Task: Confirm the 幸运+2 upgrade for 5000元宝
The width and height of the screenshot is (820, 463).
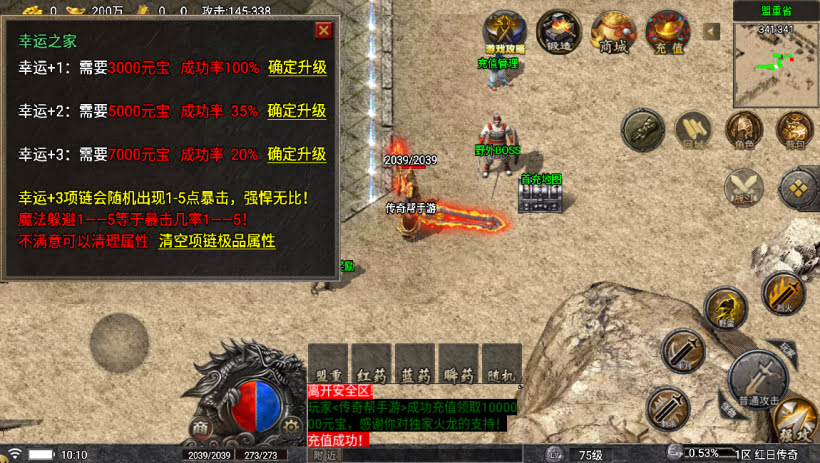Action: tap(297, 111)
